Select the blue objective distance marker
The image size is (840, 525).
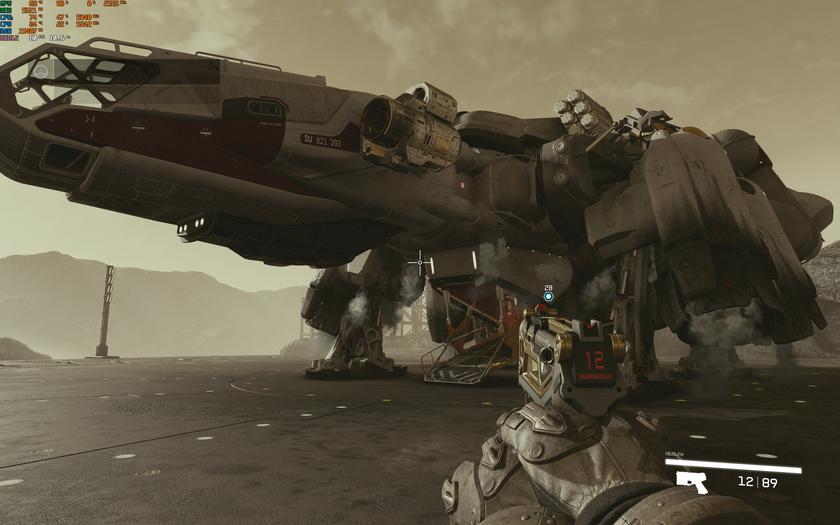(x=548, y=296)
